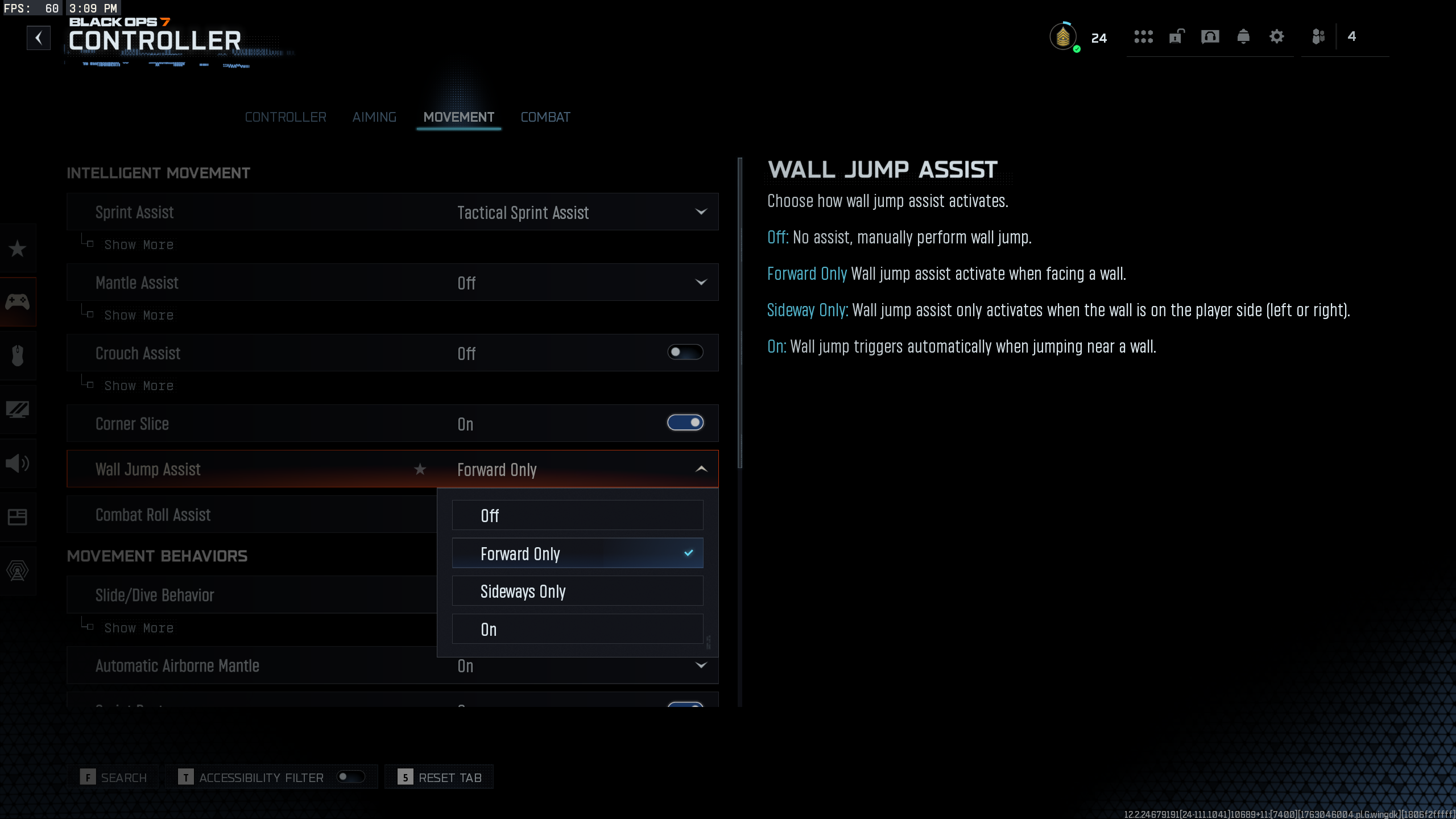Open the favorites settings category
Screen dimensions: 1456x819
pyautogui.click(x=18, y=249)
